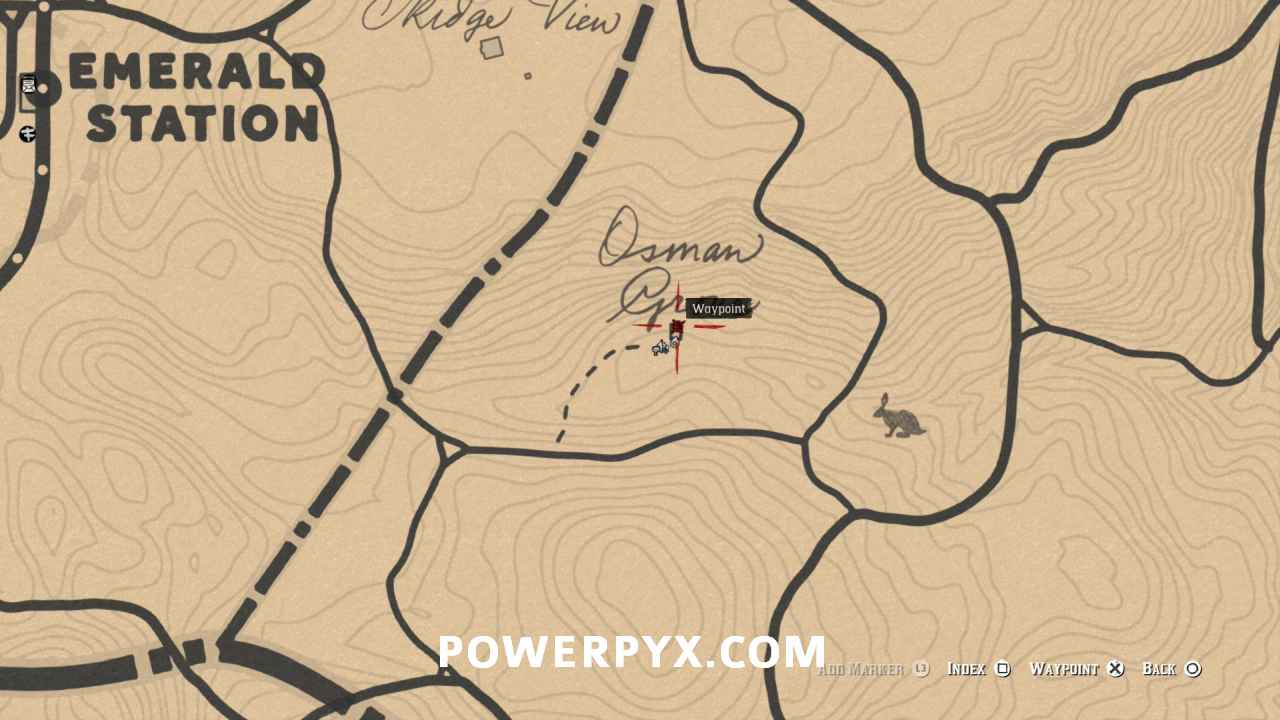Screen dimensions: 1280x720
Task: Click the X Waypoint button icon
Action: tap(1115, 668)
